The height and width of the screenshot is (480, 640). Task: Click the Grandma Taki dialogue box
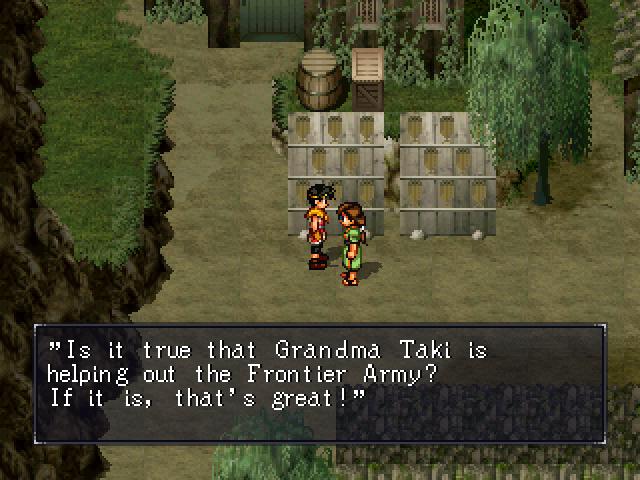pyautogui.click(x=319, y=383)
